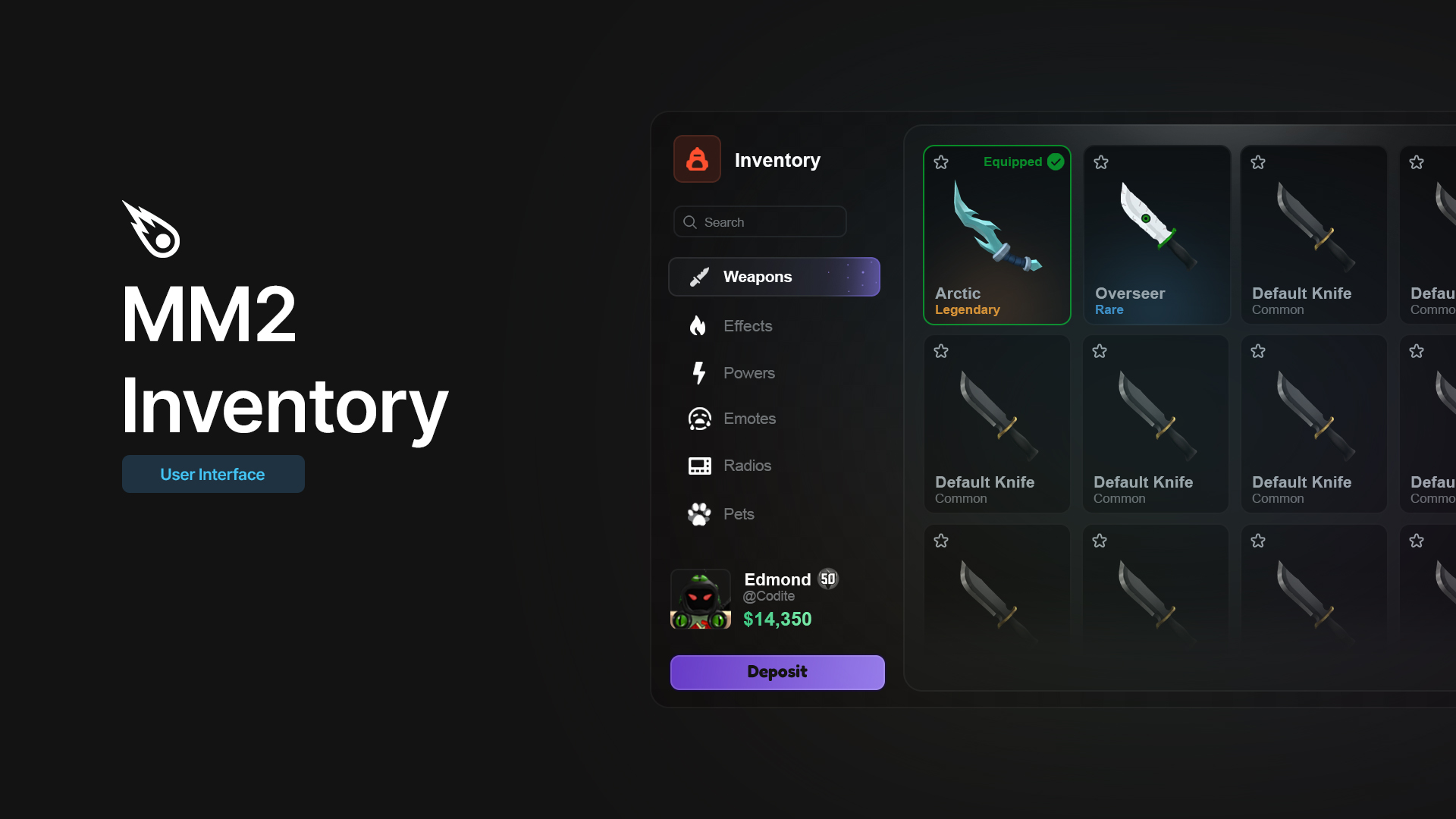Click the User Interface badge
The image size is (1456, 819).
212,474
